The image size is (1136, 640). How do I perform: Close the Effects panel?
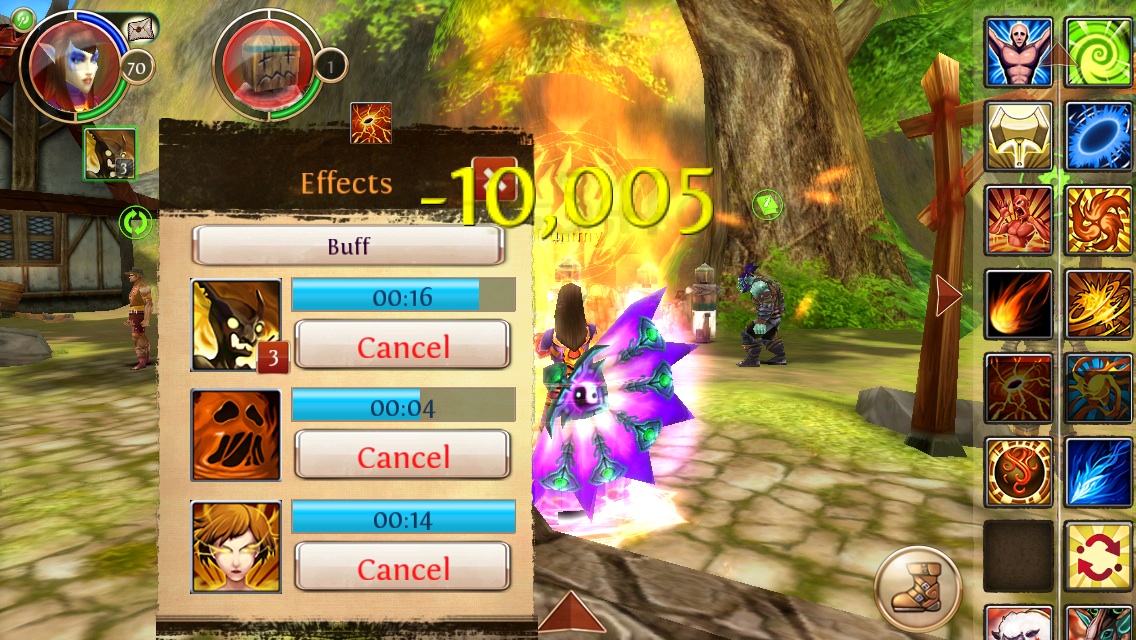pyautogui.click(x=493, y=180)
